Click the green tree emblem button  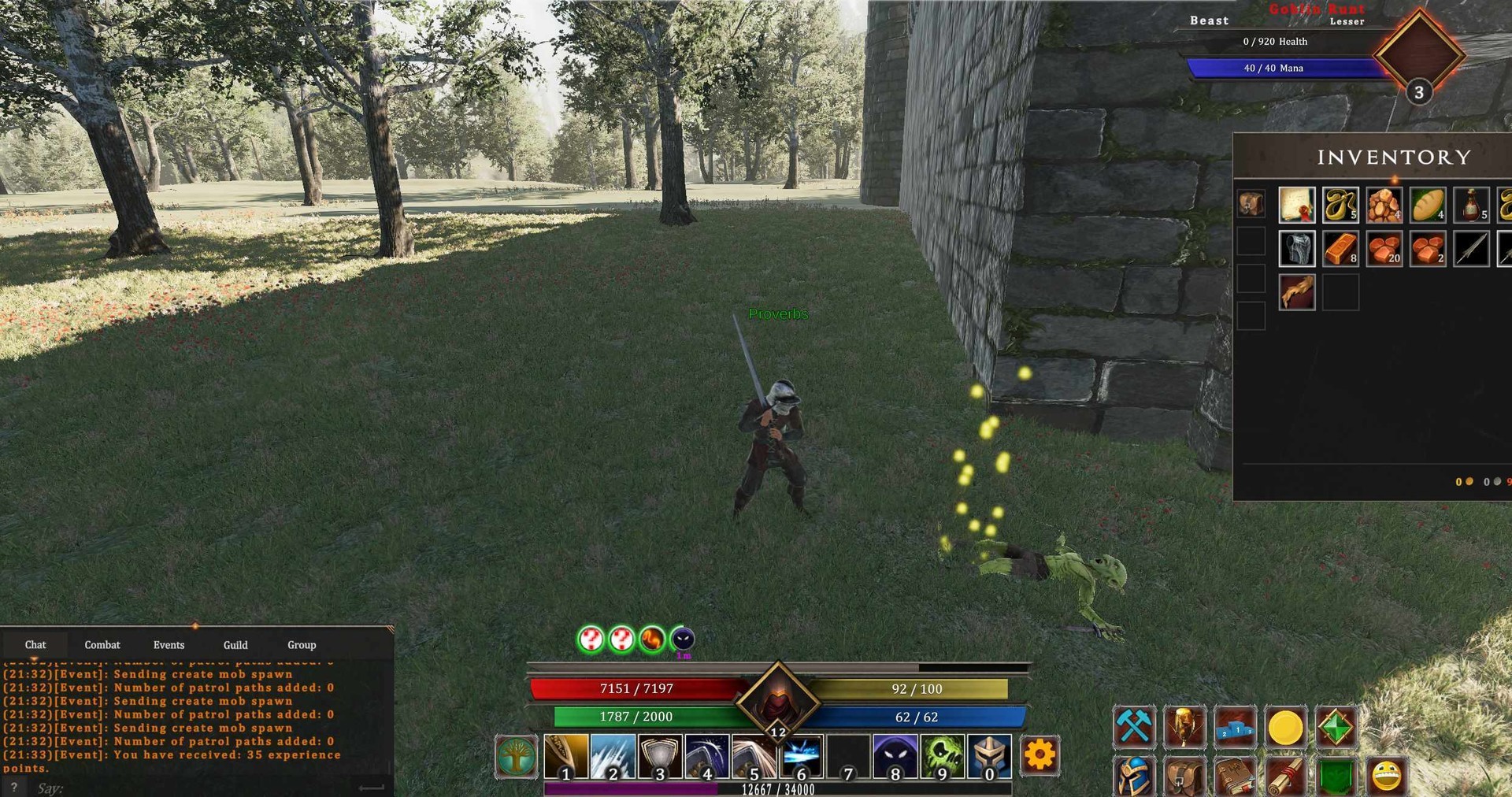pos(517,756)
